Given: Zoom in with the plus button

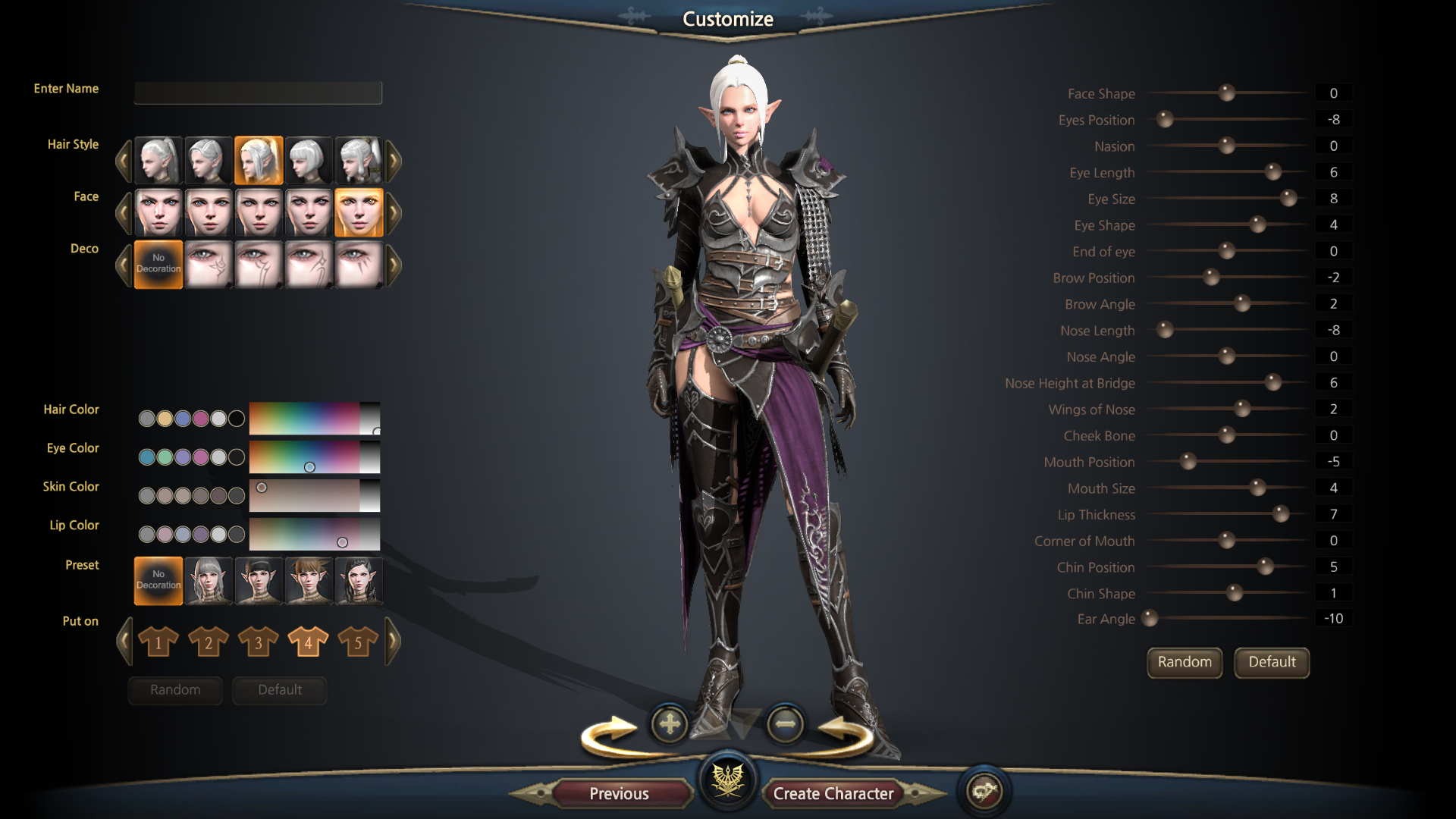Looking at the screenshot, I should [669, 724].
